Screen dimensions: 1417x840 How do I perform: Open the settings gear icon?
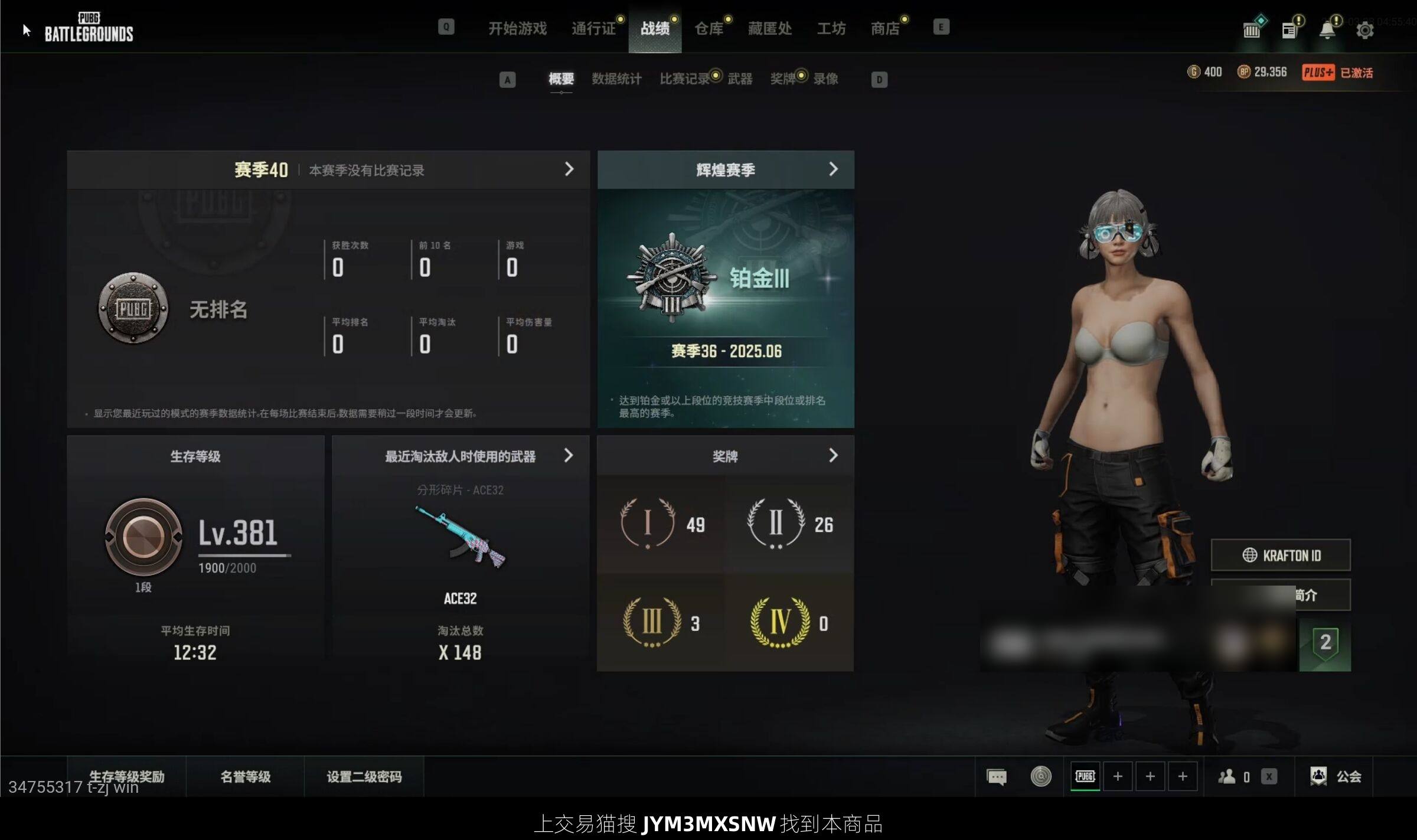click(x=1364, y=30)
